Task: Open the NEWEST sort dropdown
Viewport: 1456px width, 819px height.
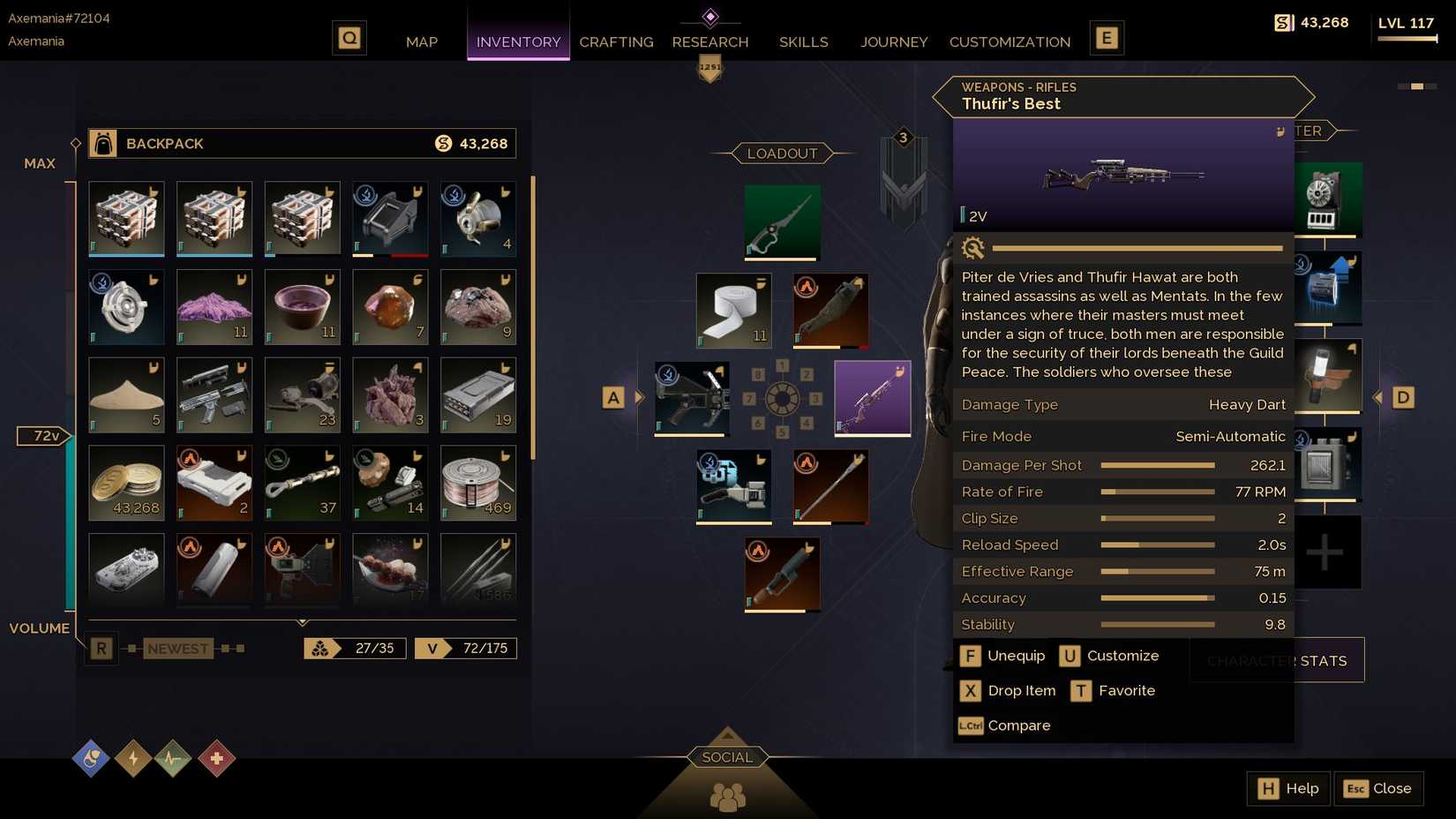Action: pyautogui.click(x=177, y=648)
